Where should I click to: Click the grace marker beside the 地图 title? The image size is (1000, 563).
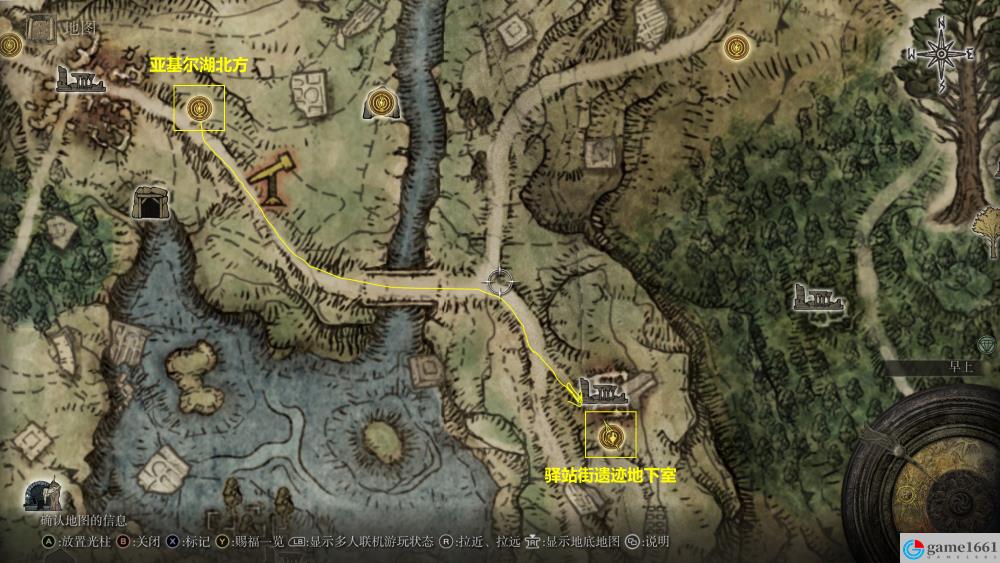point(12,44)
